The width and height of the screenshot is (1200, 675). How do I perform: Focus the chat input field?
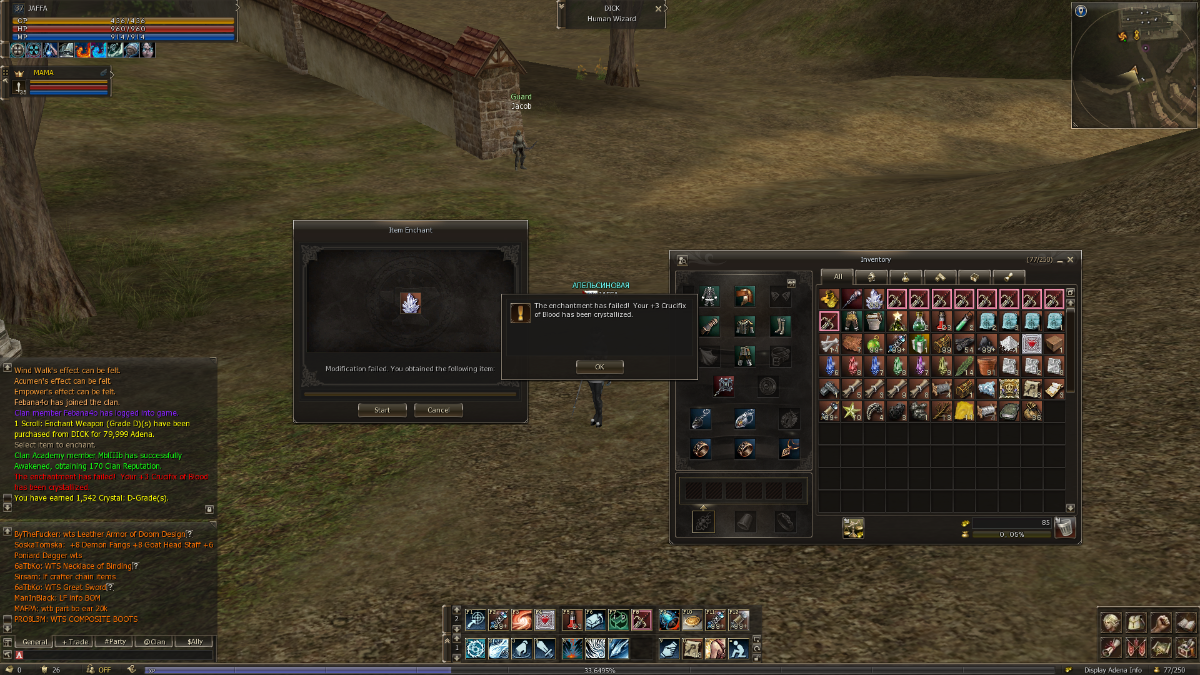click(110, 655)
